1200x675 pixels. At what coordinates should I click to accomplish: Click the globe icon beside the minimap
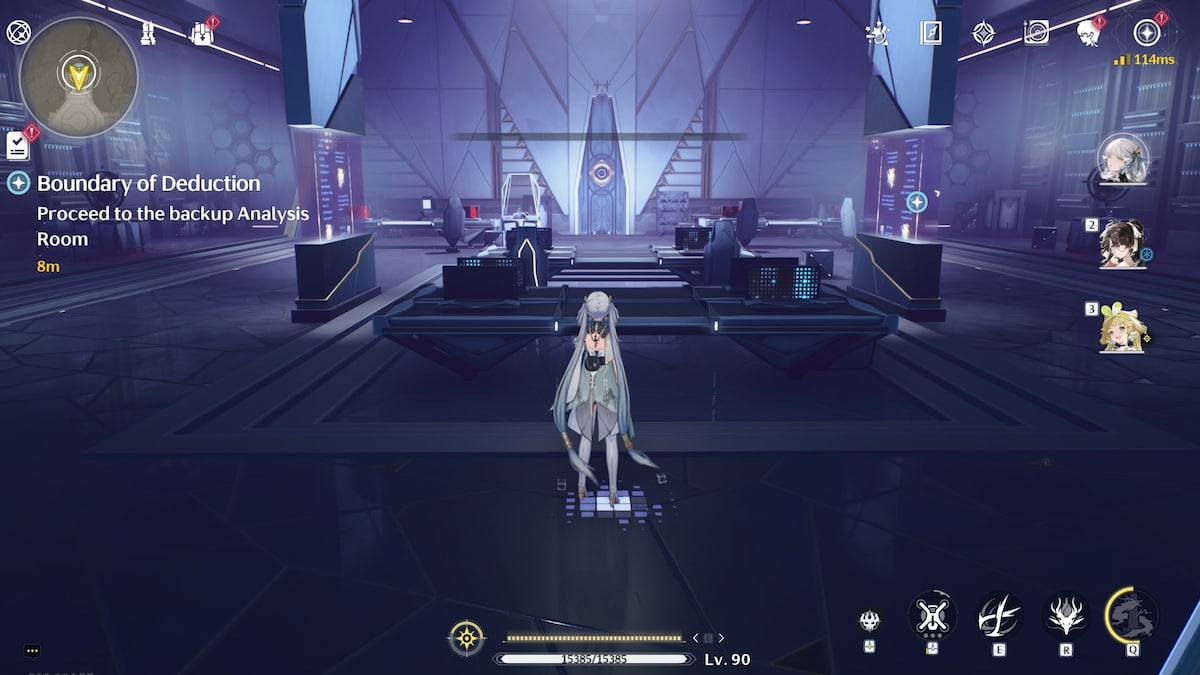tap(18, 33)
